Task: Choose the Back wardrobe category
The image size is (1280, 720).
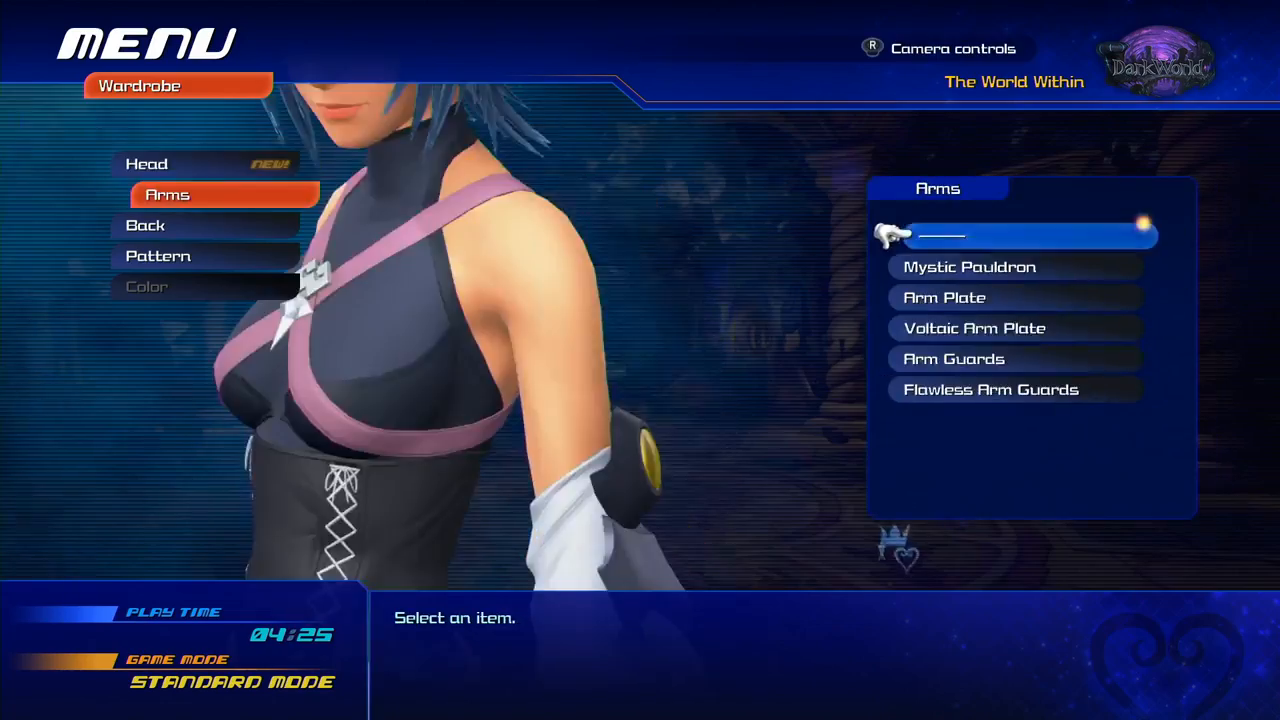Action: [x=205, y=226]
